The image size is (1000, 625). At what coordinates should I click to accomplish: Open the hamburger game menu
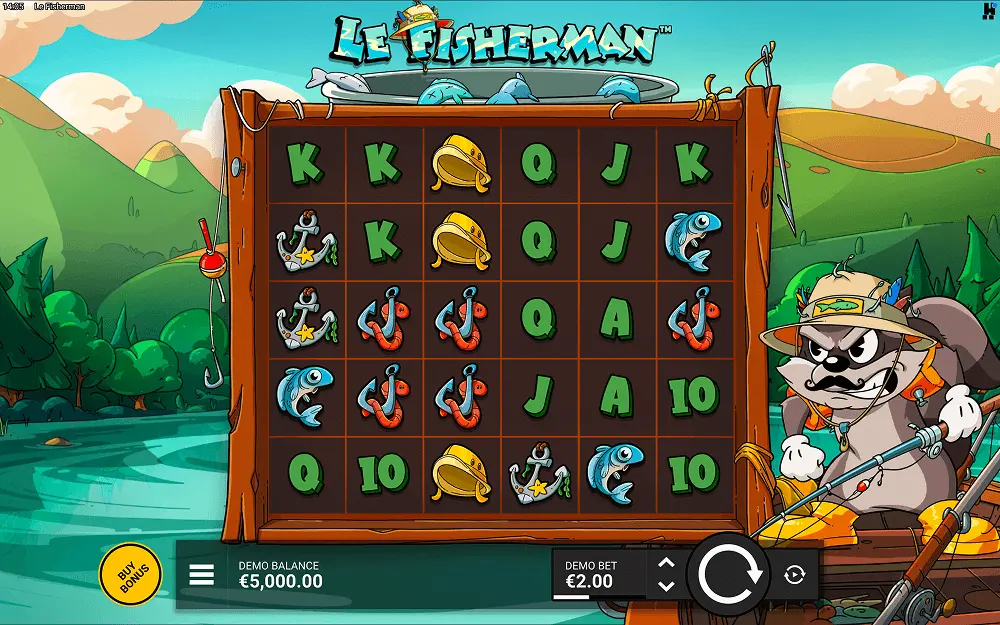[202, 574]
